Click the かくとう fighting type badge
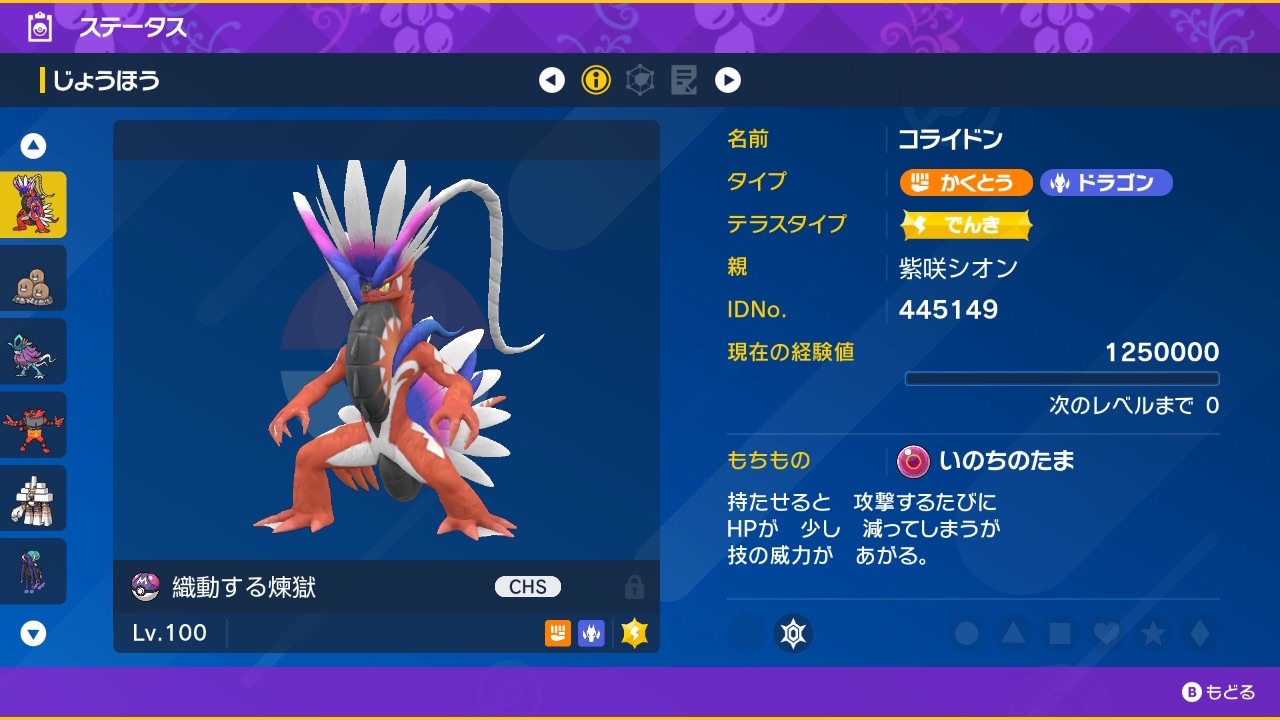Screen dimensions: 1280x720 [x=964, y=182]
